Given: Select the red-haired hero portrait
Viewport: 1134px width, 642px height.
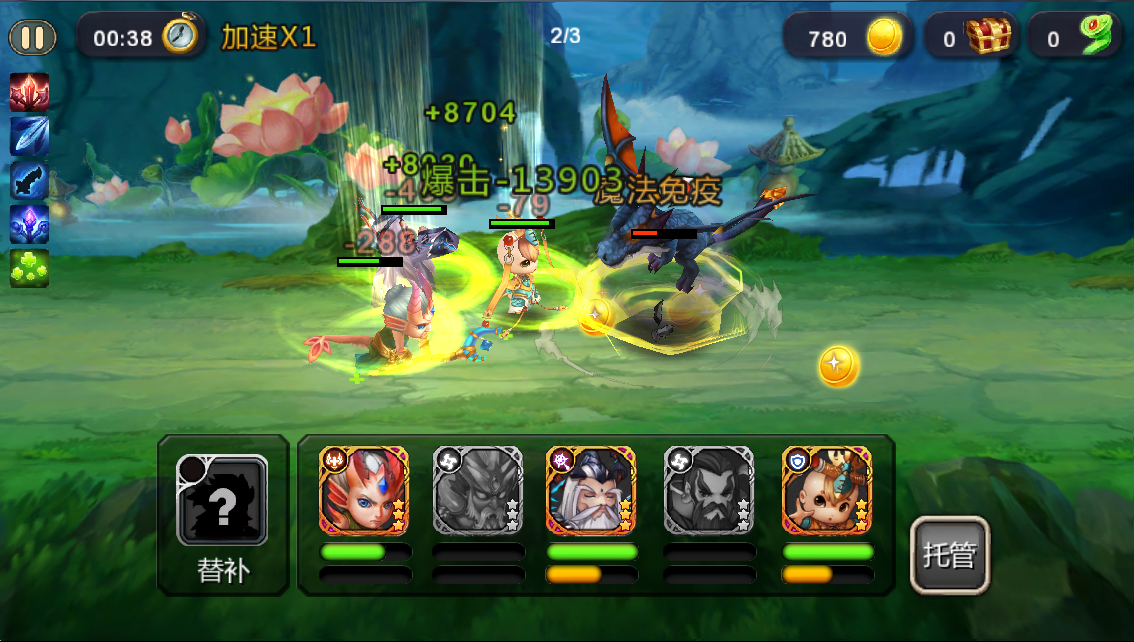Looking at the screenshot, I should [x=363, y=490].
